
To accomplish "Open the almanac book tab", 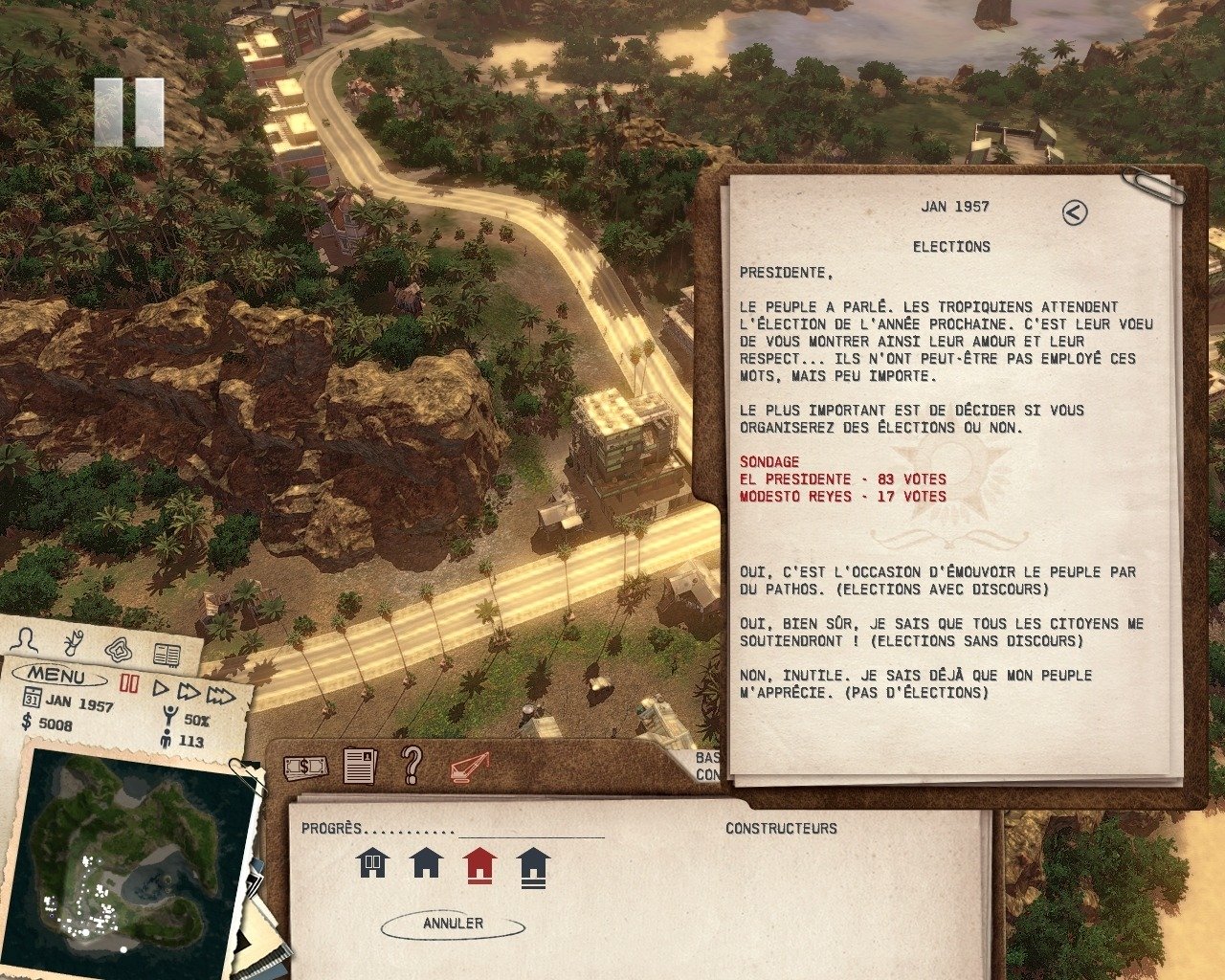I will [167, 655].
